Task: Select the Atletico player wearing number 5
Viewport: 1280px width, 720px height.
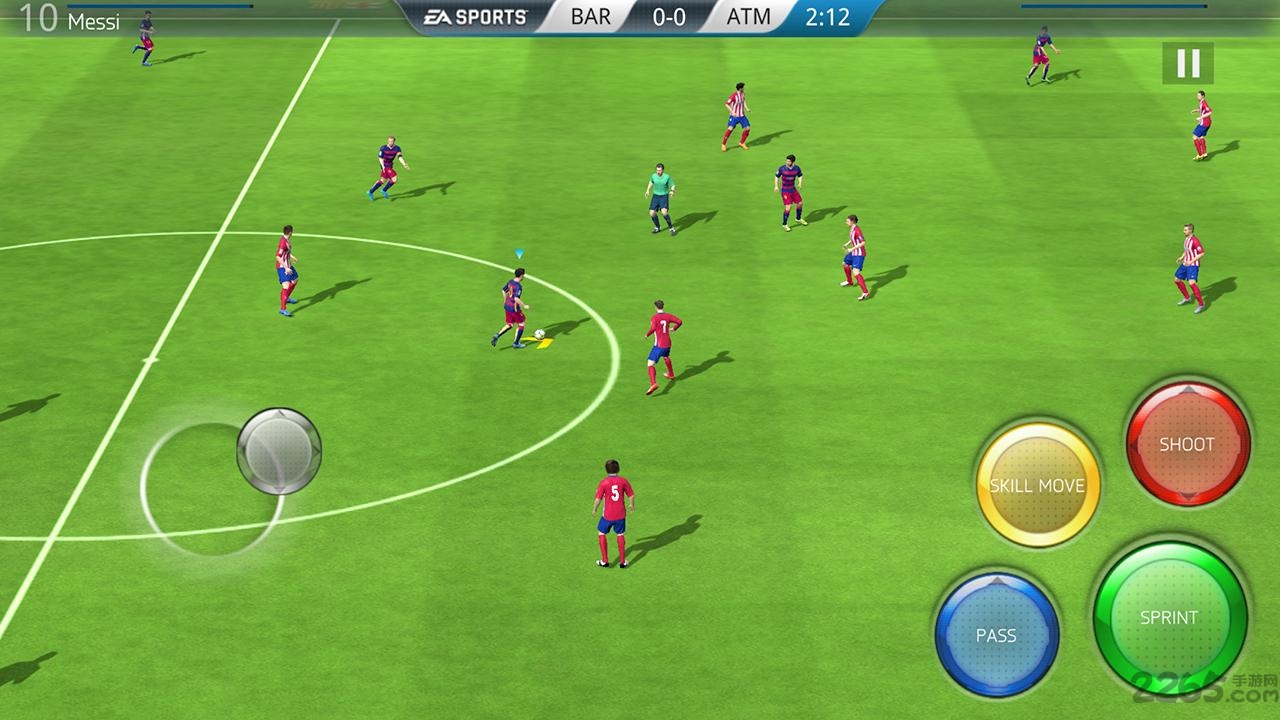Action: (611, 510)
